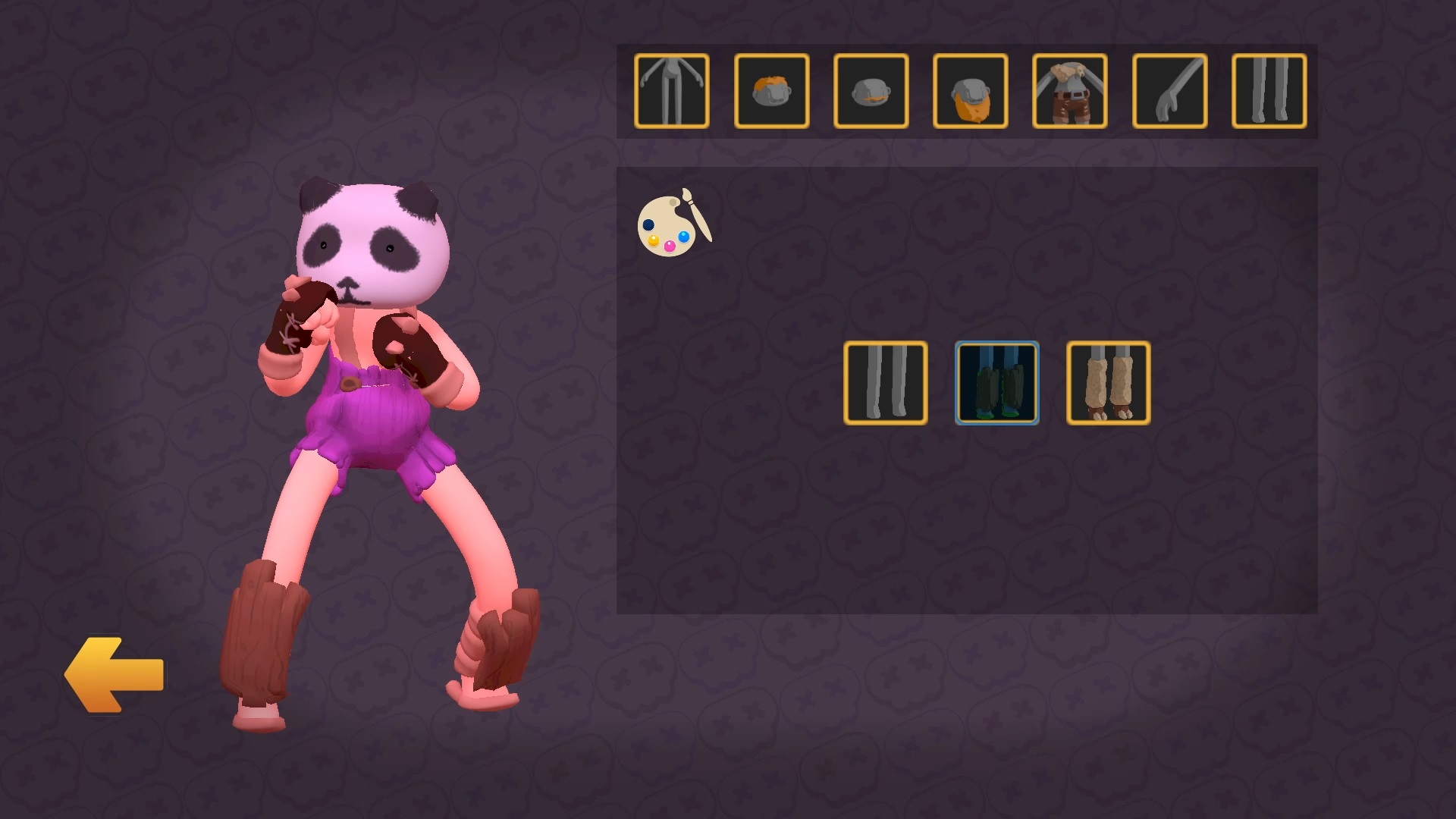
Task: Open the paint palette color picker
Action: click(x=674, y=224)
